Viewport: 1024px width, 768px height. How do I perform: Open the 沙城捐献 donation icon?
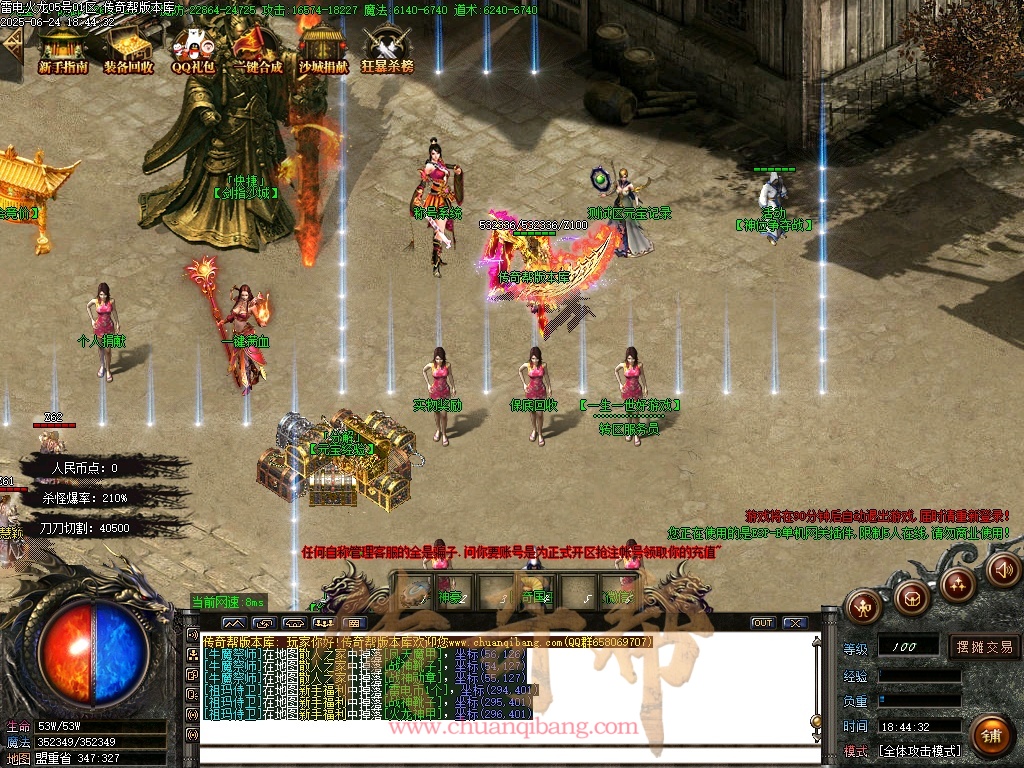323,49
